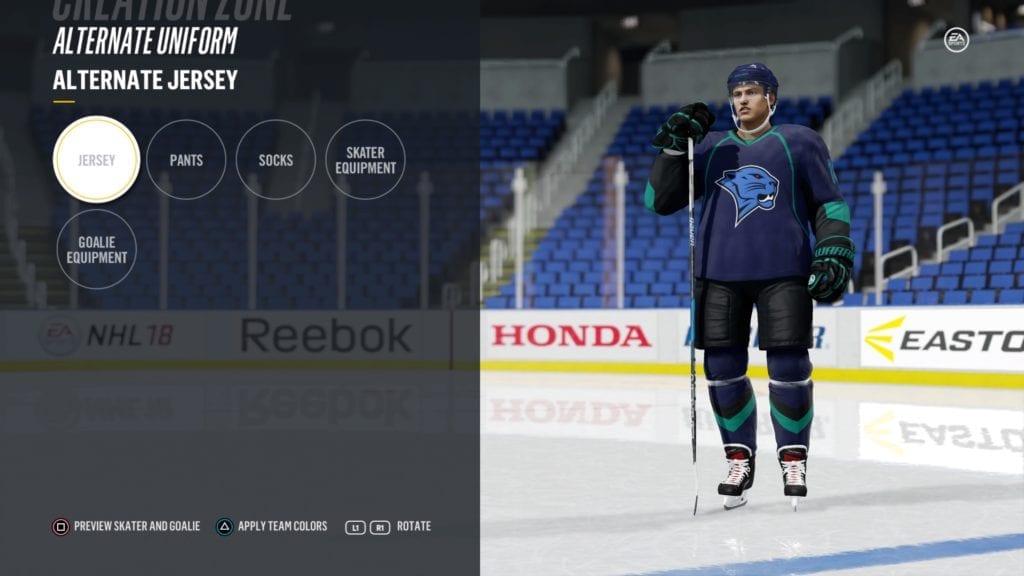
Task: Open Skater Equipment options
Action: 365,160
